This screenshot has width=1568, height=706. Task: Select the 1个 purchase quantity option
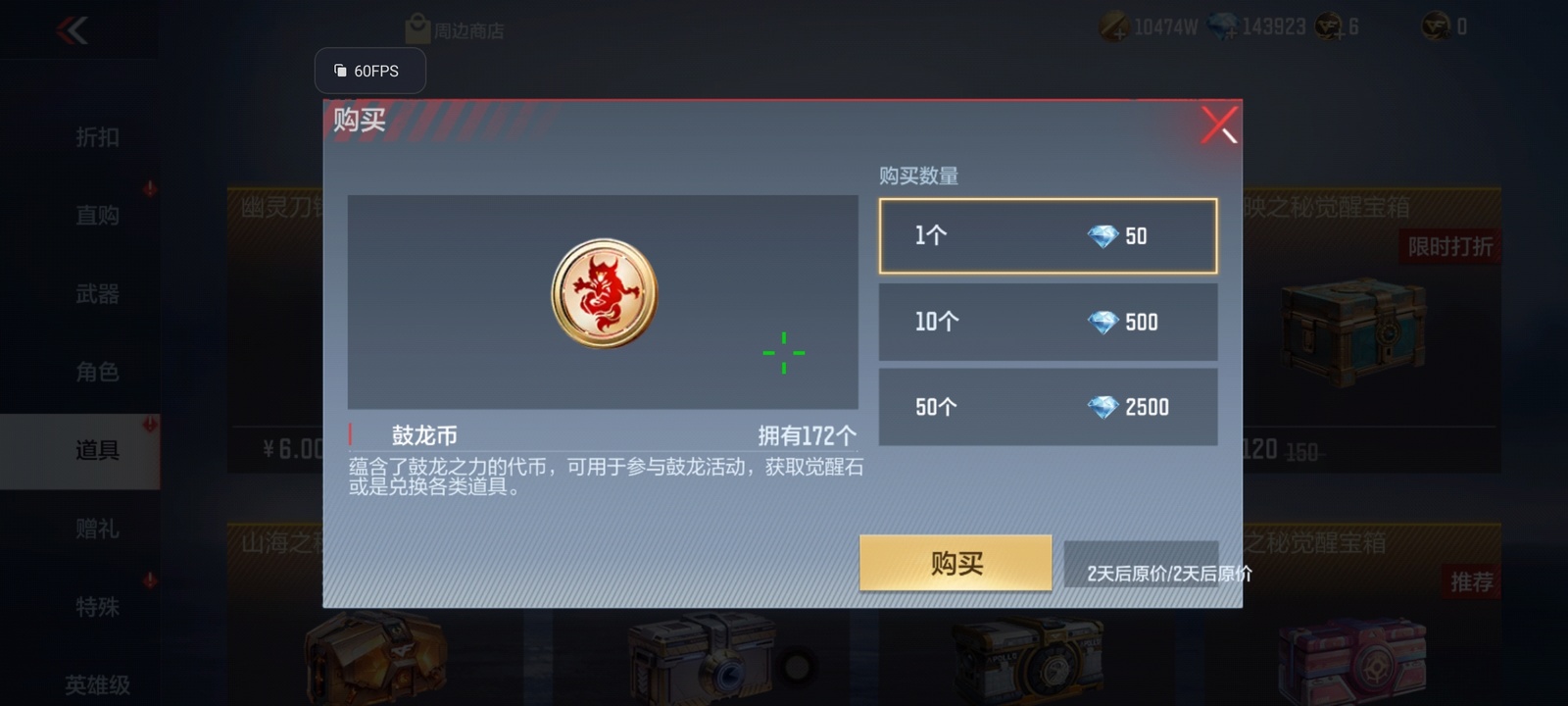1047,235
